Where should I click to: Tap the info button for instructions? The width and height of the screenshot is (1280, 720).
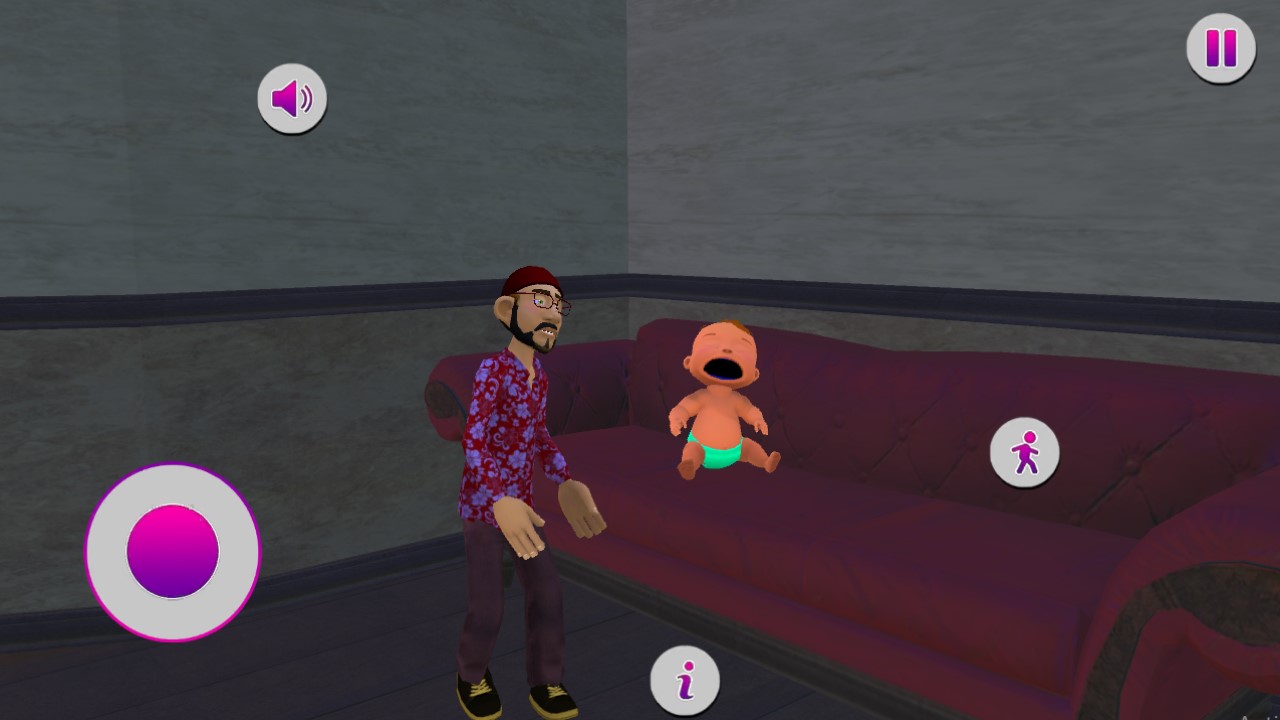click(686, 678)
